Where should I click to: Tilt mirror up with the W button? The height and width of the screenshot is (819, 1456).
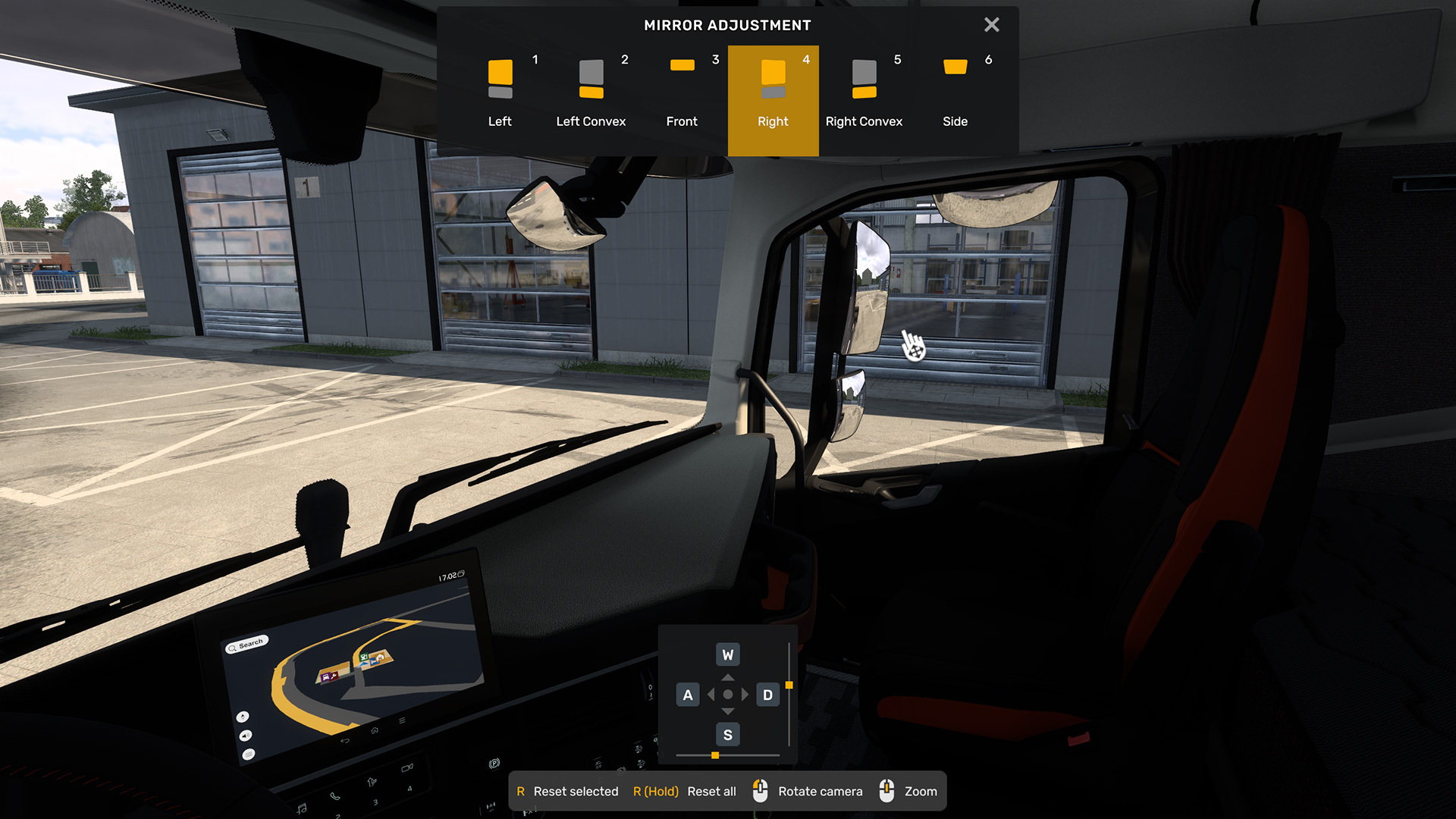tap(727, 654)
